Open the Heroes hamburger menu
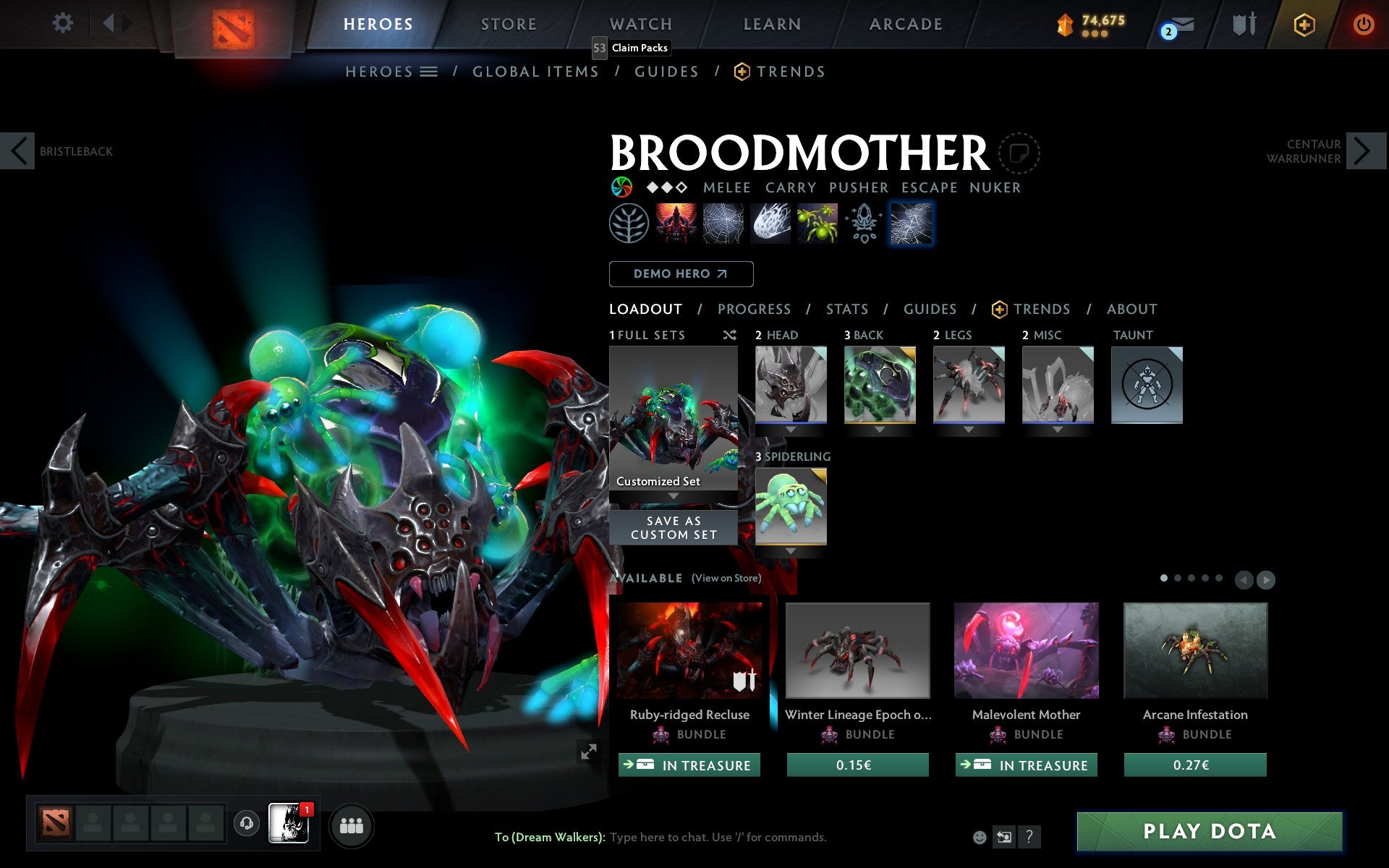The image size is (1389, 868). 429,72
